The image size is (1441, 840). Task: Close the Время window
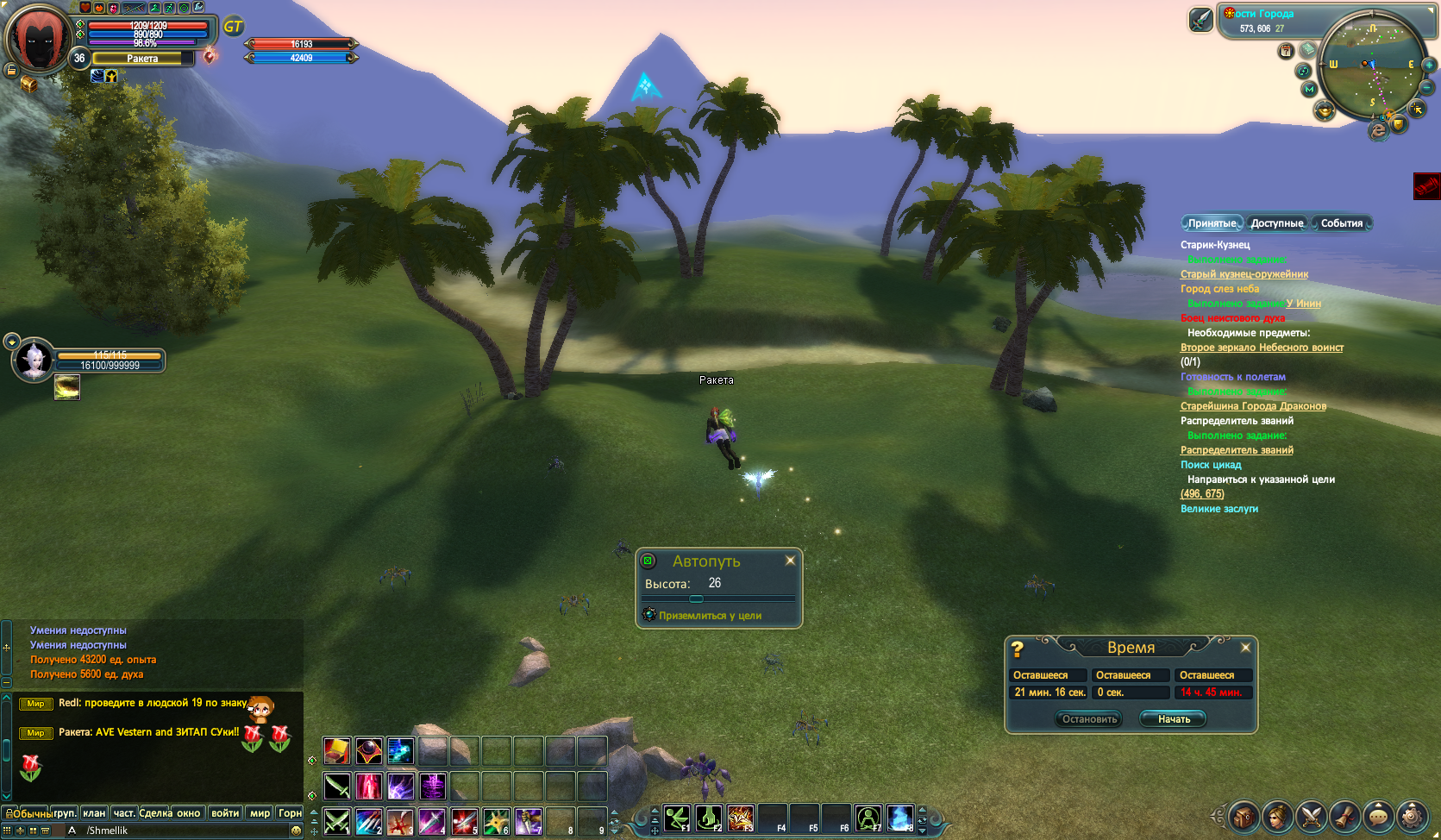pyautogui.click(x=1245, y=648)
